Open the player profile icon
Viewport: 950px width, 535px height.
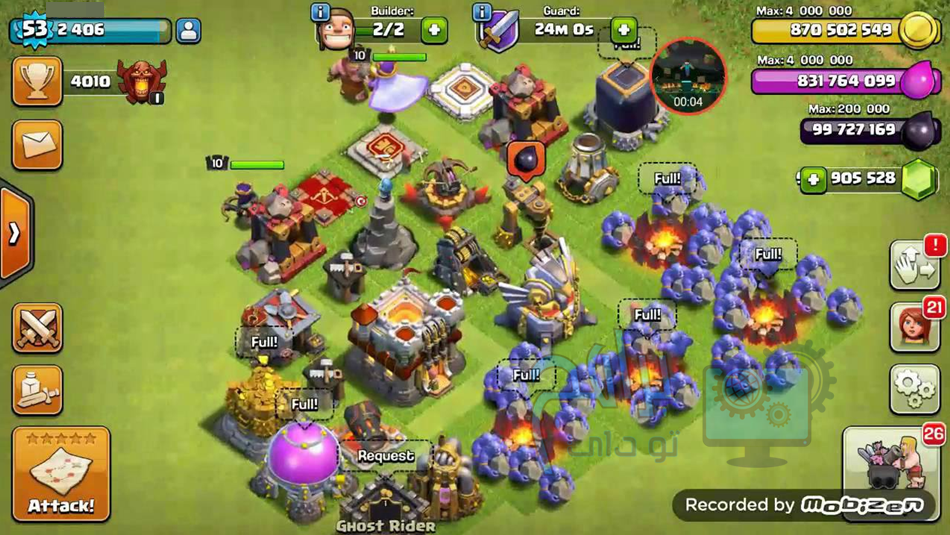point(188,30)
